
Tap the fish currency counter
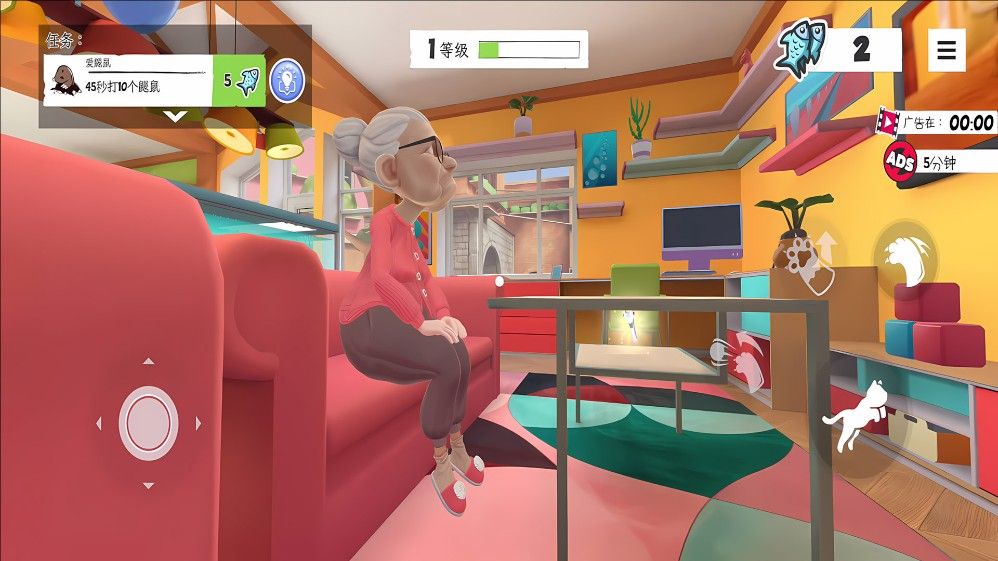[x=838, y=49]
